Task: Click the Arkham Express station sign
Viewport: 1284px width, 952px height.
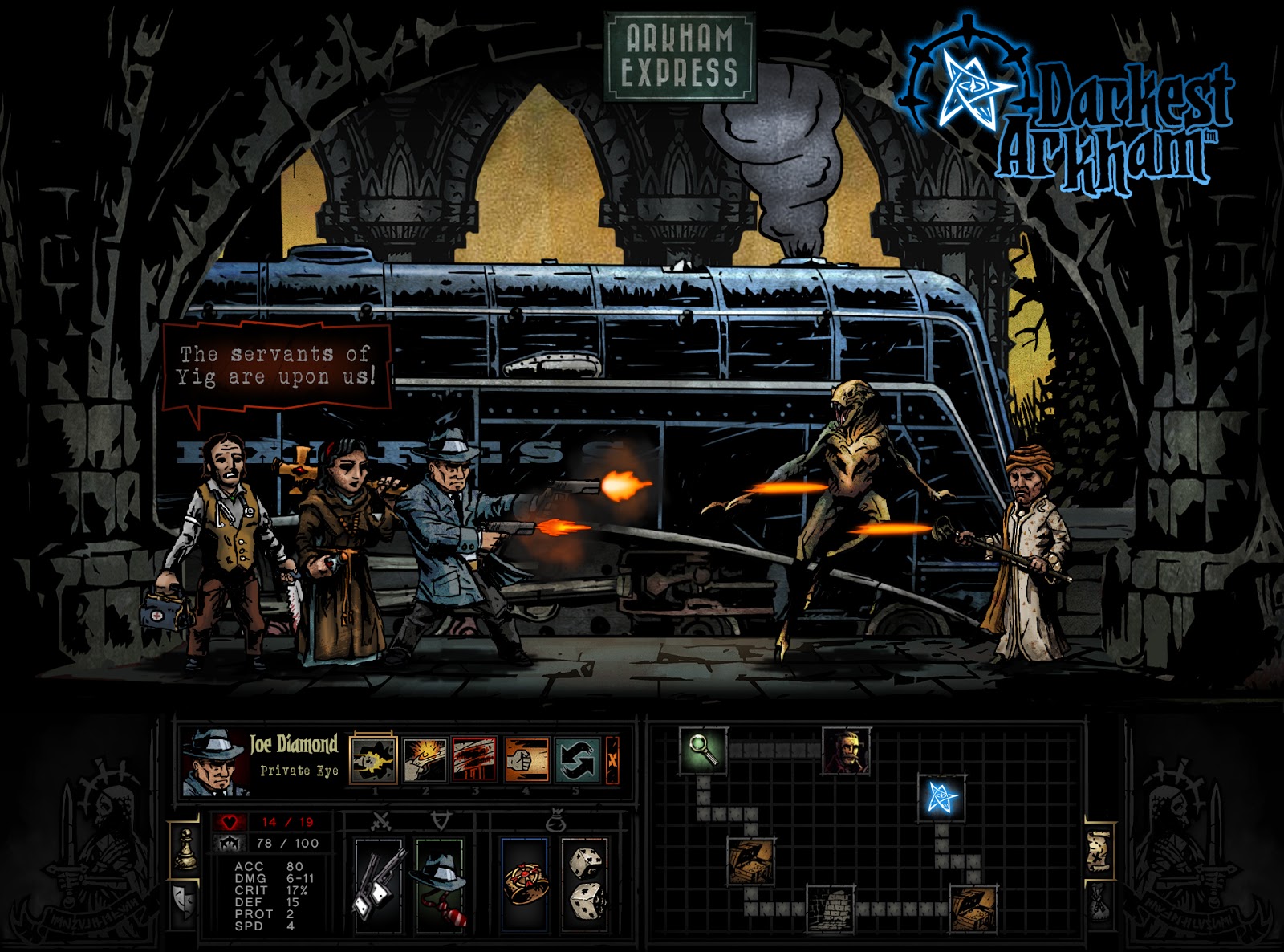Action: [x=678, y=56]
